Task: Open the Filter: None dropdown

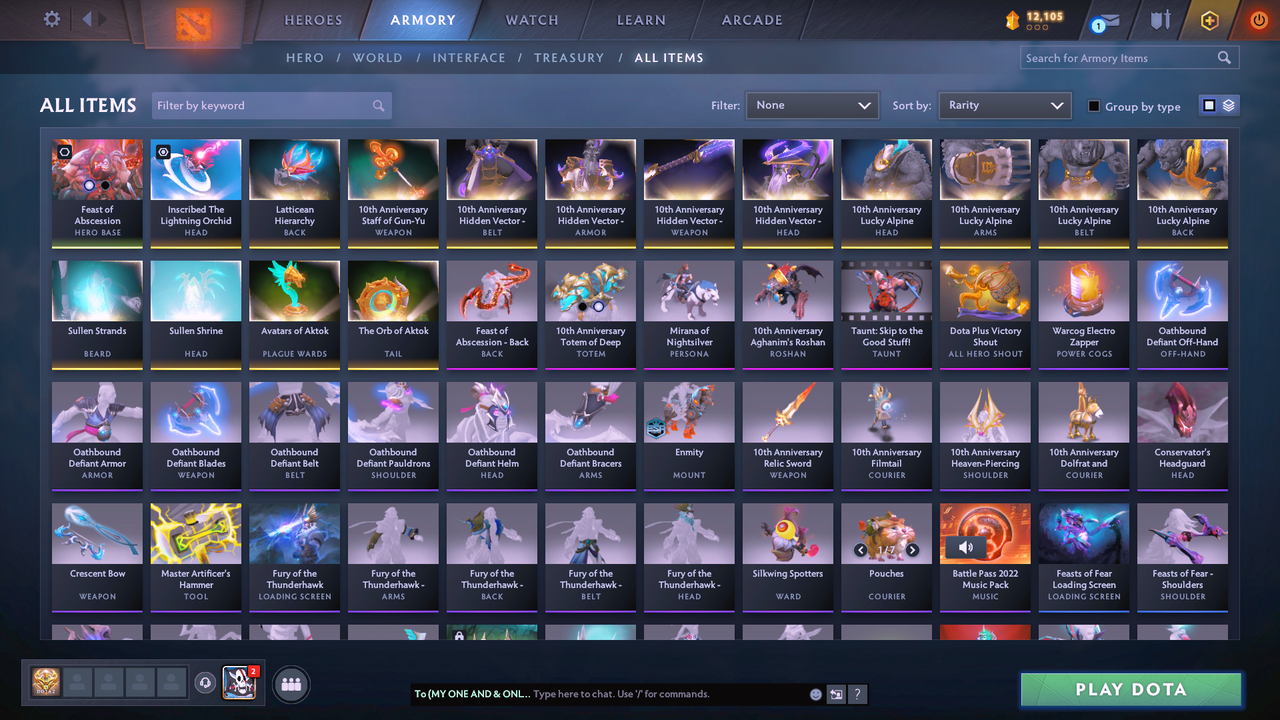Action: 811,104
